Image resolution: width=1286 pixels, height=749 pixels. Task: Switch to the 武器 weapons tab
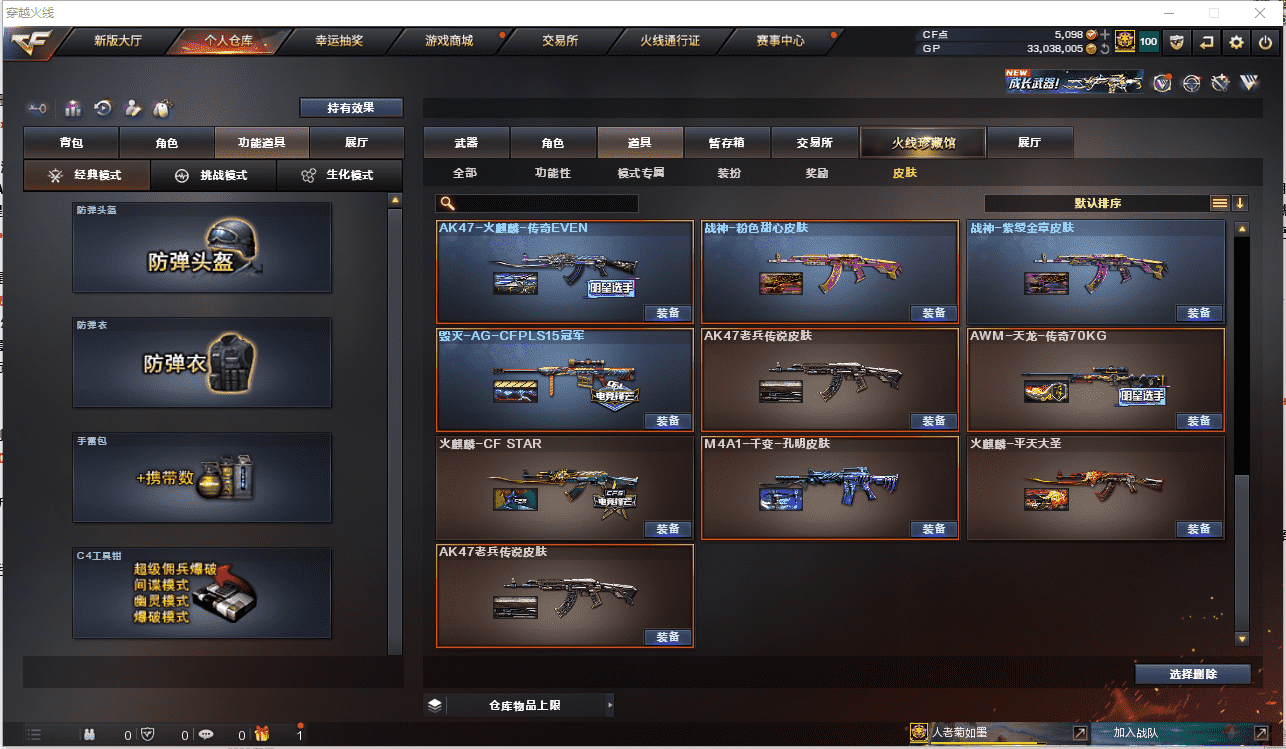pos(466,143)
